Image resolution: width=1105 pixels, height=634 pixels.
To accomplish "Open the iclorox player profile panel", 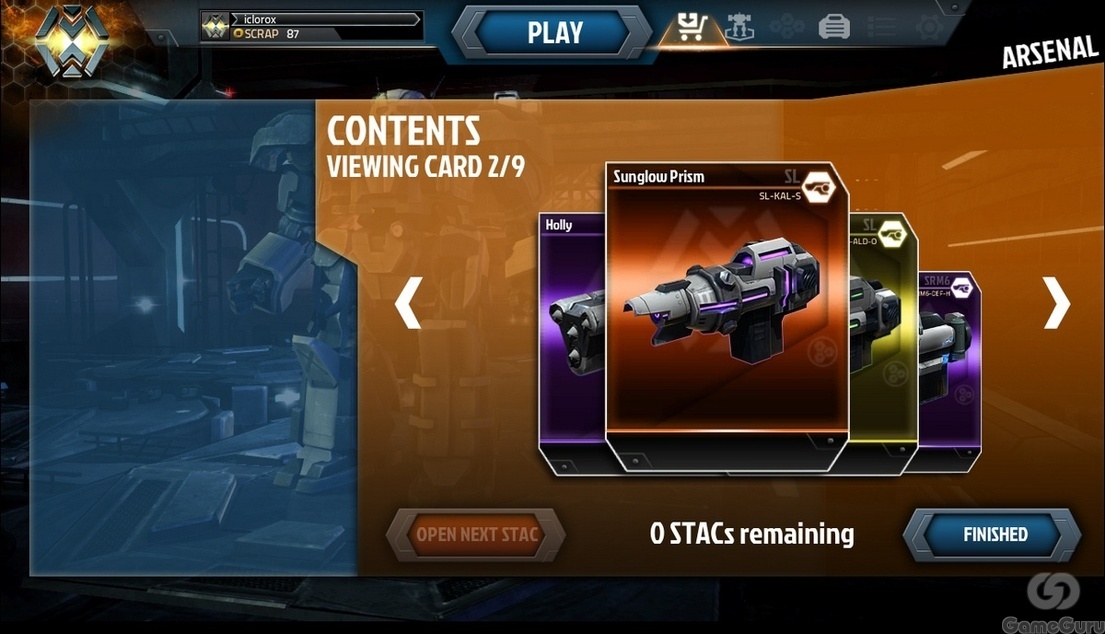I will click(311, 26).
